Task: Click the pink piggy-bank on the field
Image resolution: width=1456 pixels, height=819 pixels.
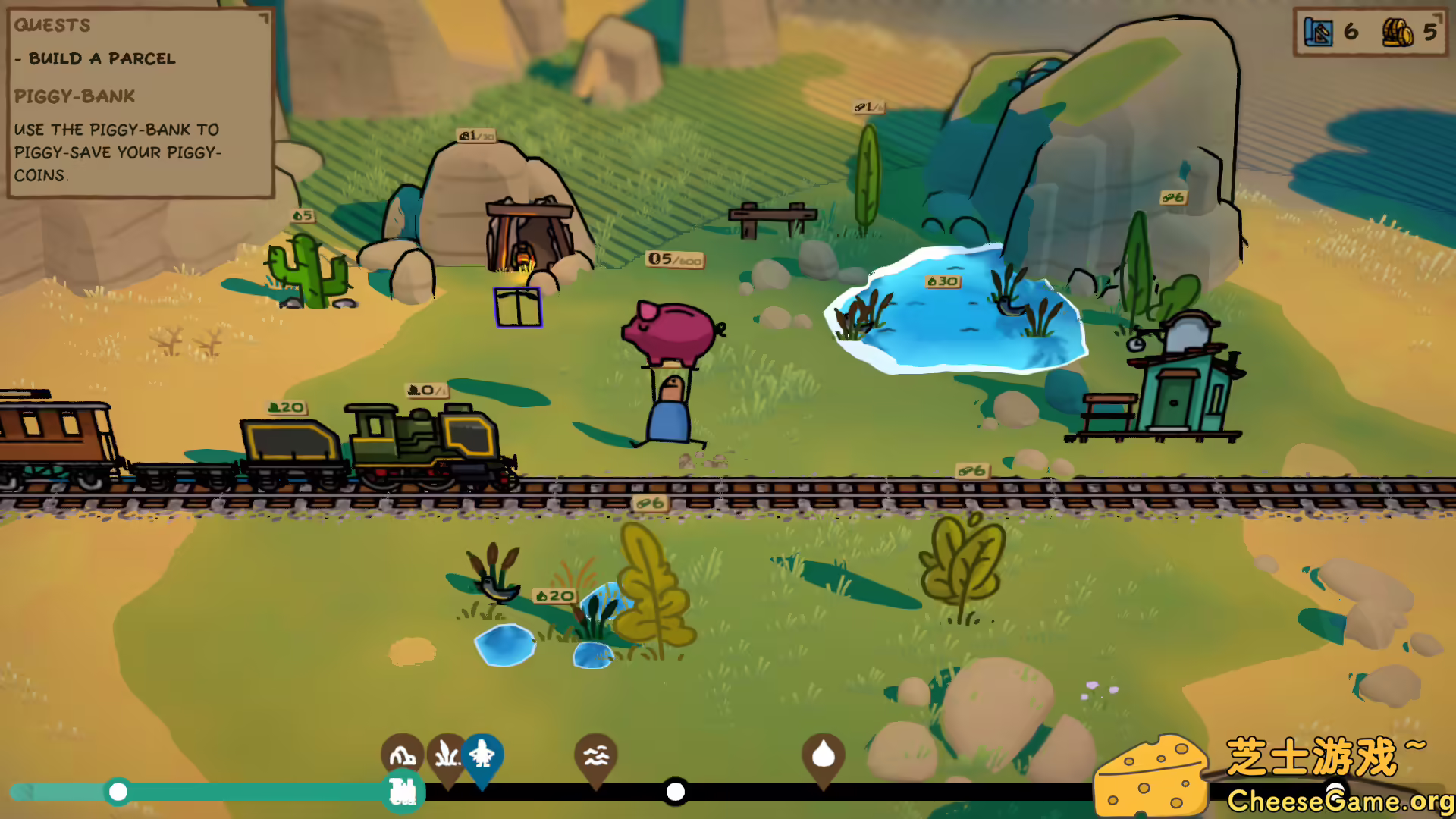Action: [x=670, y=332]
